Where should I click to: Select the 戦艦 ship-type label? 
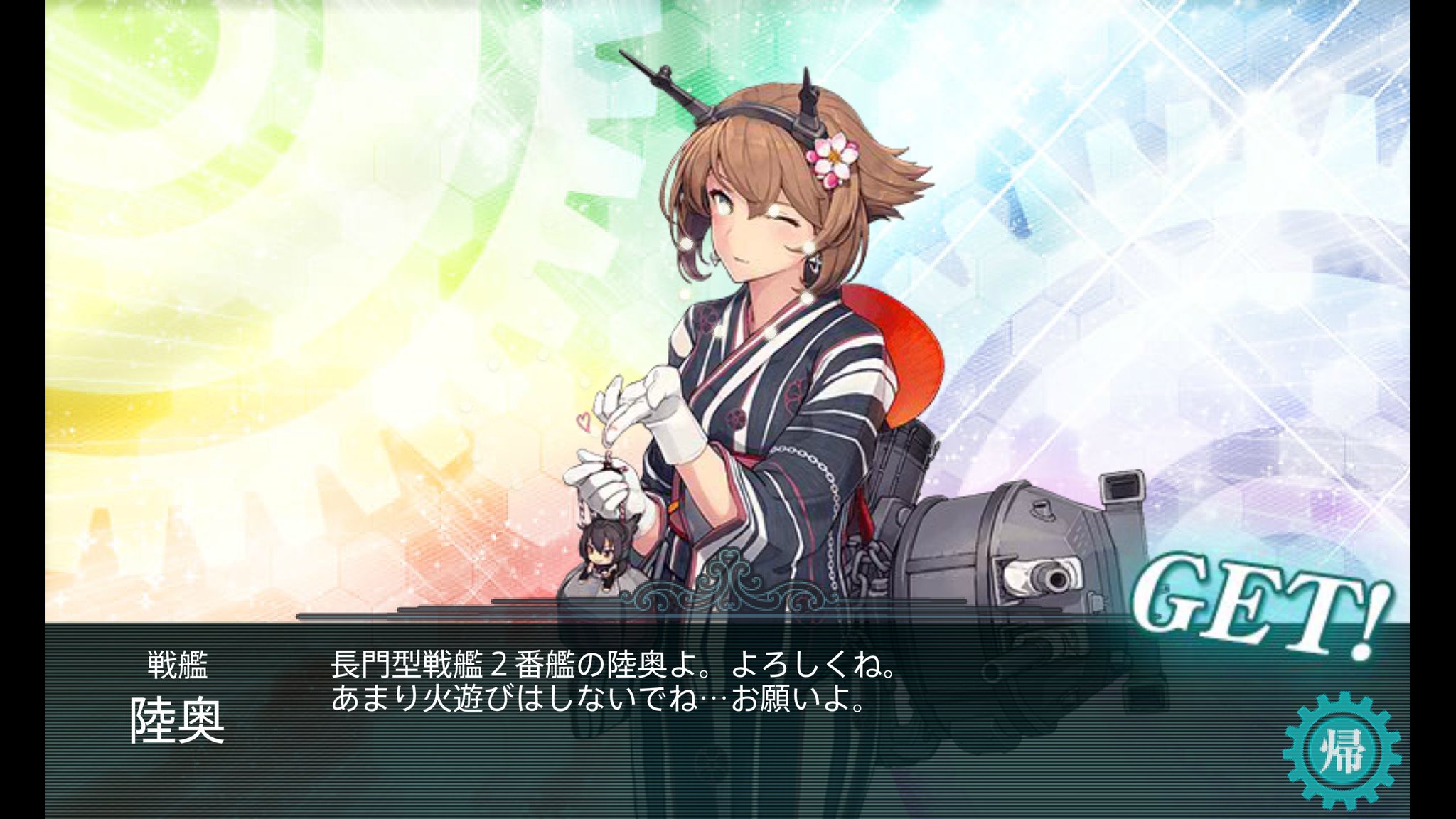[x=178, y=665]
